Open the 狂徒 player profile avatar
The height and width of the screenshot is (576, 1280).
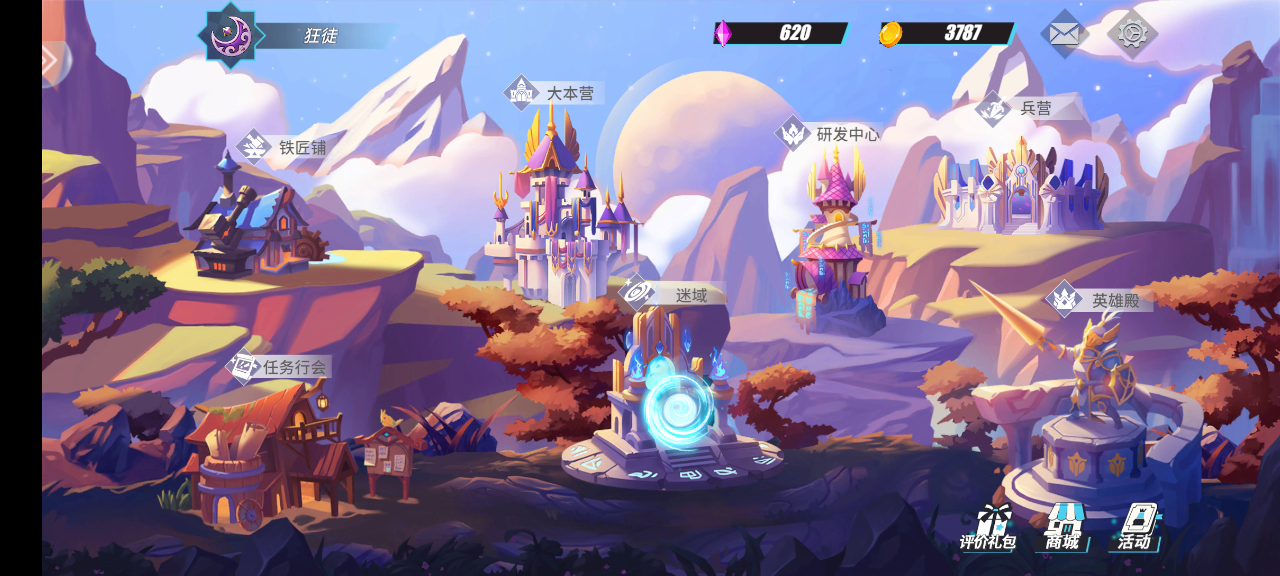pos(231,36)
